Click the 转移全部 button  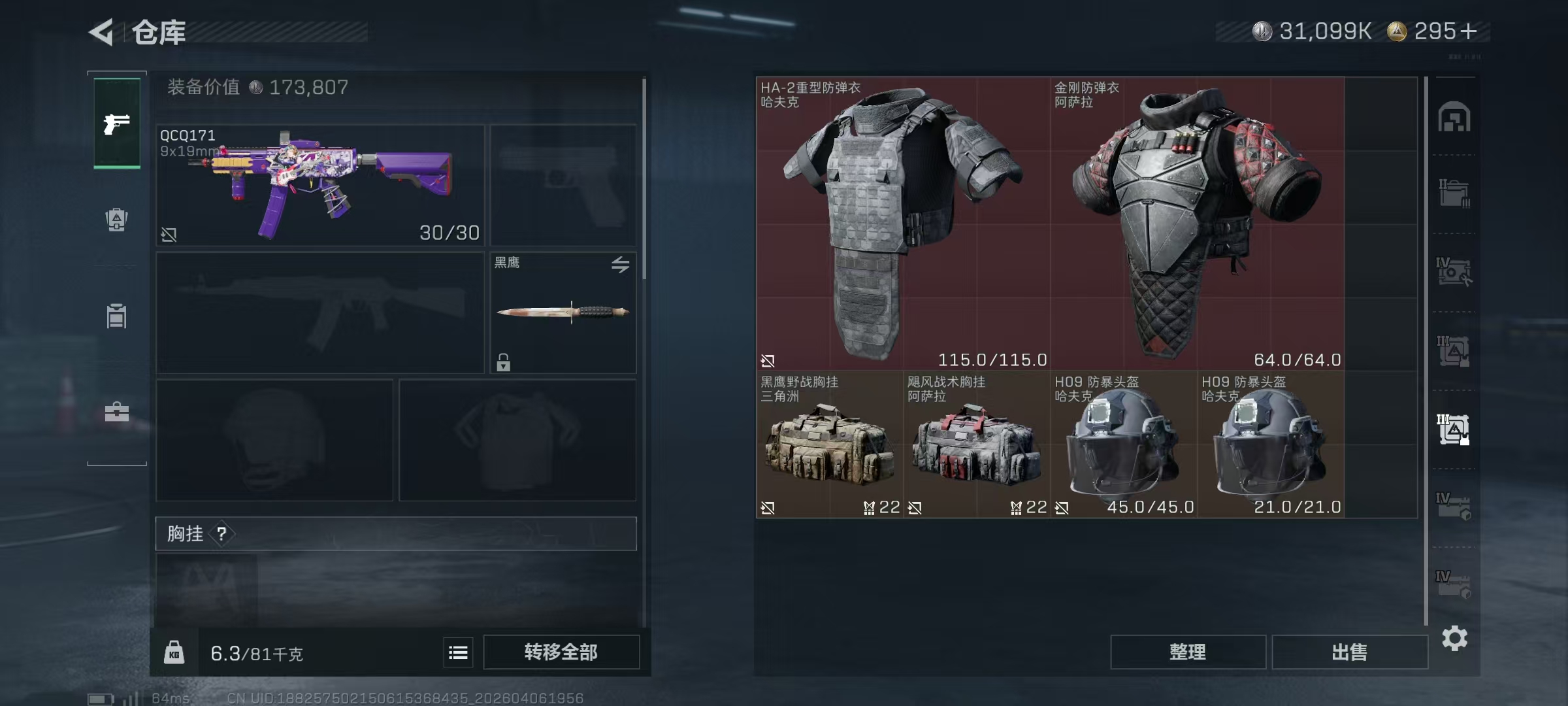(x=561, y=652)
